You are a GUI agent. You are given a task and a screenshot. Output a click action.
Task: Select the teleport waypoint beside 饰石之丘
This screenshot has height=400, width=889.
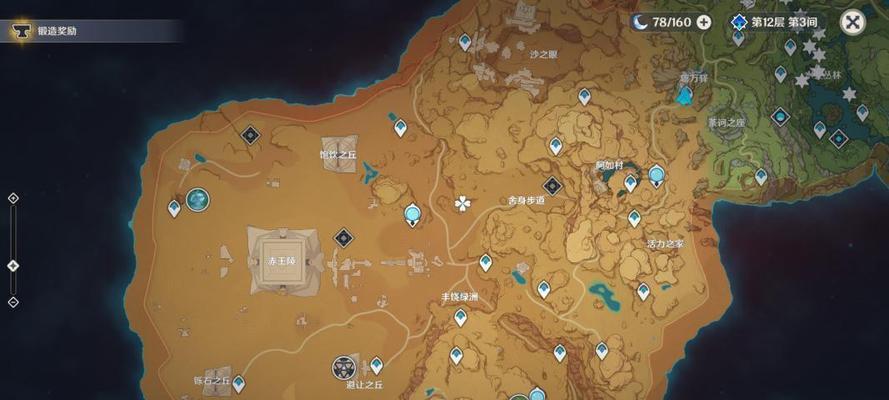[x=238, y=383]
